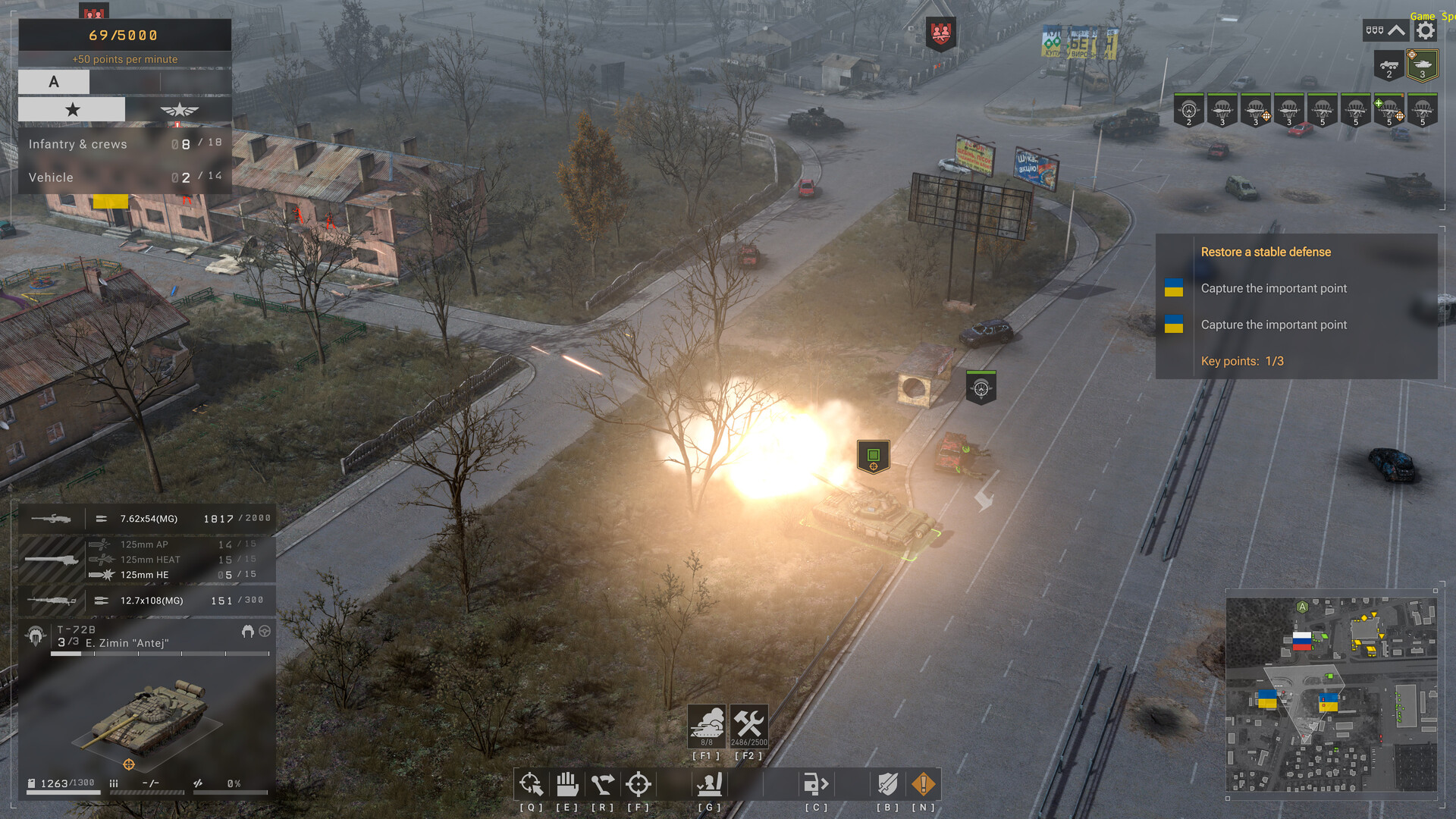
Task: Use the repair toolkit ability [F2]
Action: click(749, 726)
